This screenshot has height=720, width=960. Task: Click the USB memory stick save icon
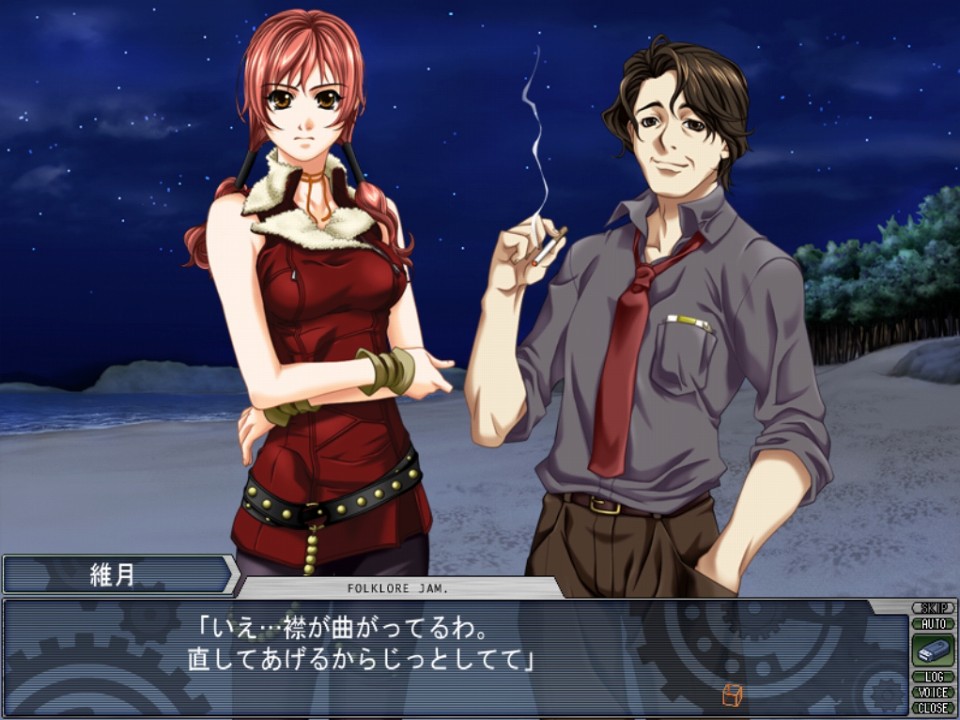[x=932, y=650]
